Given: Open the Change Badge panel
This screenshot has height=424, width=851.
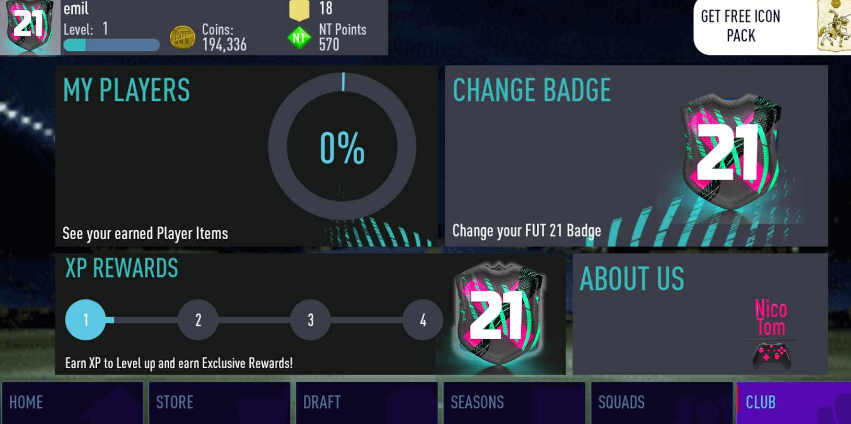Looking at the screenshot, I should click(636, 156).
